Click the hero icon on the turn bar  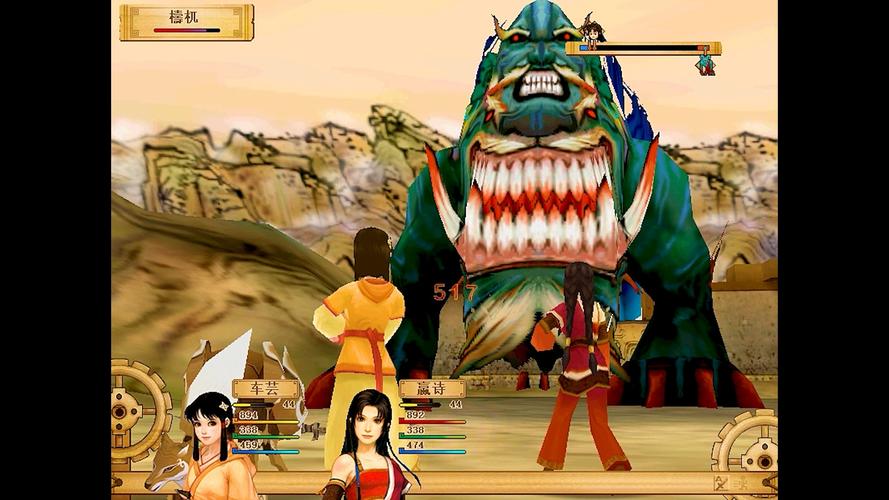pos(592,31)
